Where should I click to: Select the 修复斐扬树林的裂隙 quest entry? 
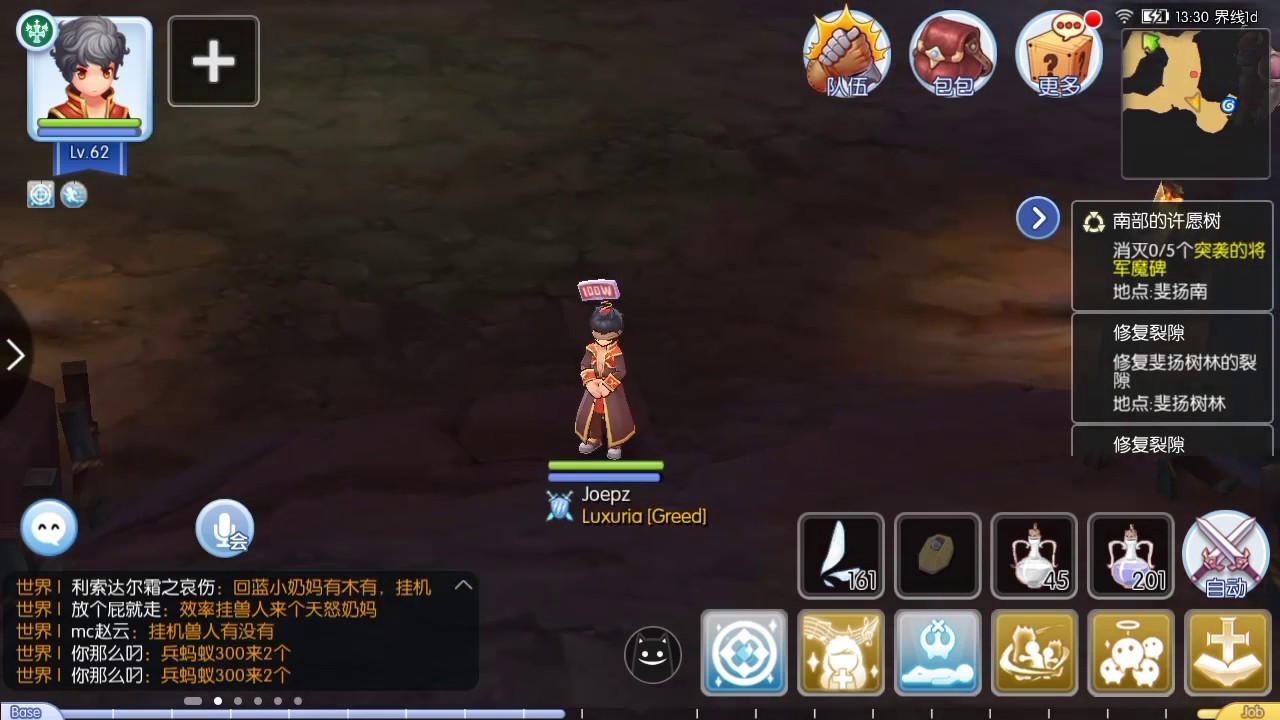pyautogui.click(x=1174, y=367)
